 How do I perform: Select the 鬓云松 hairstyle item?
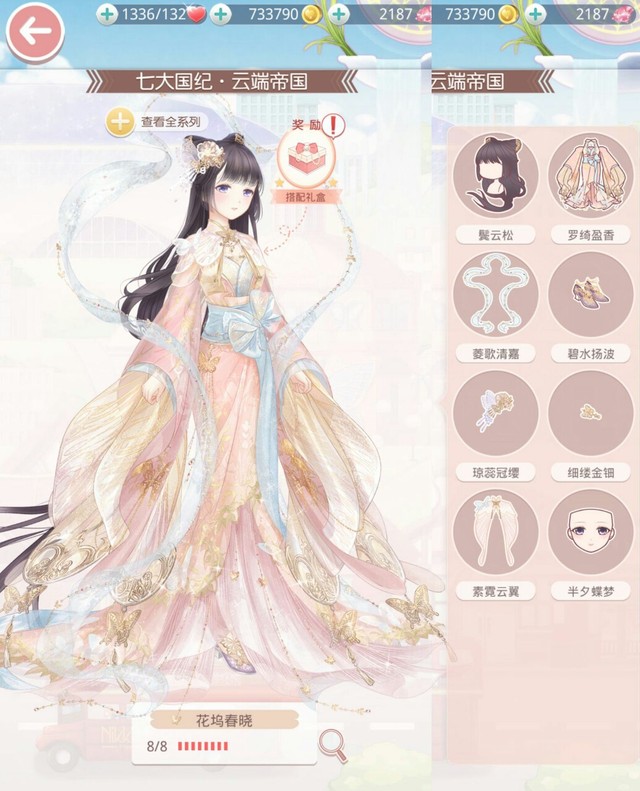(495, 177)
